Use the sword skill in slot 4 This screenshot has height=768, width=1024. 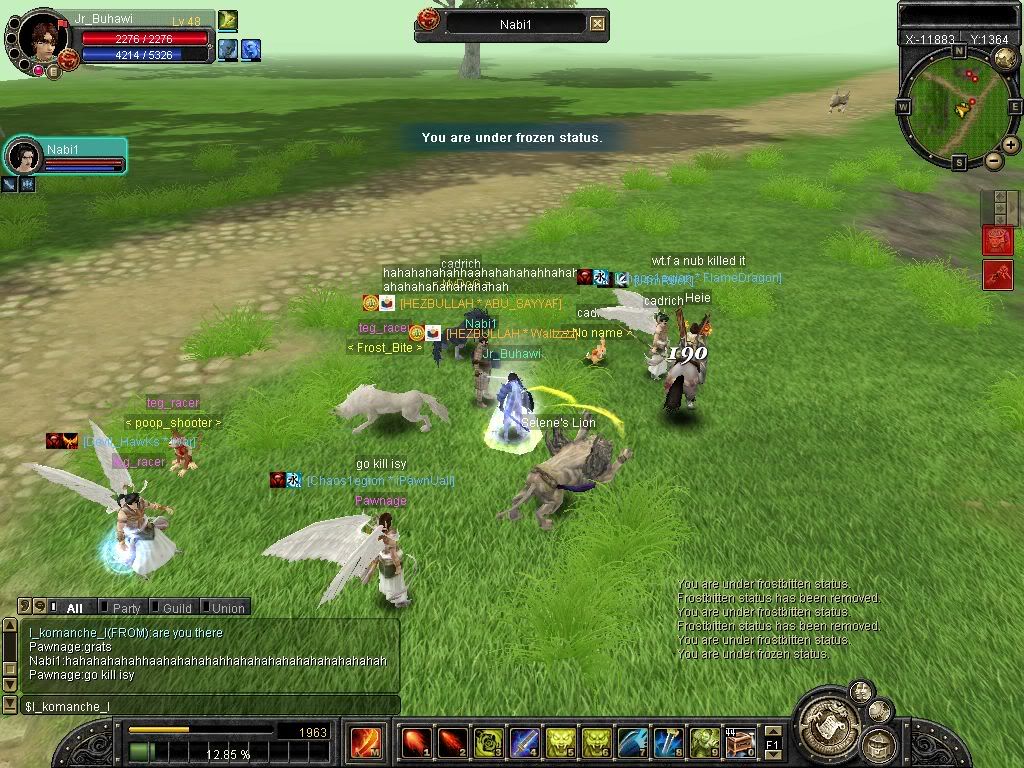[524, 743]
